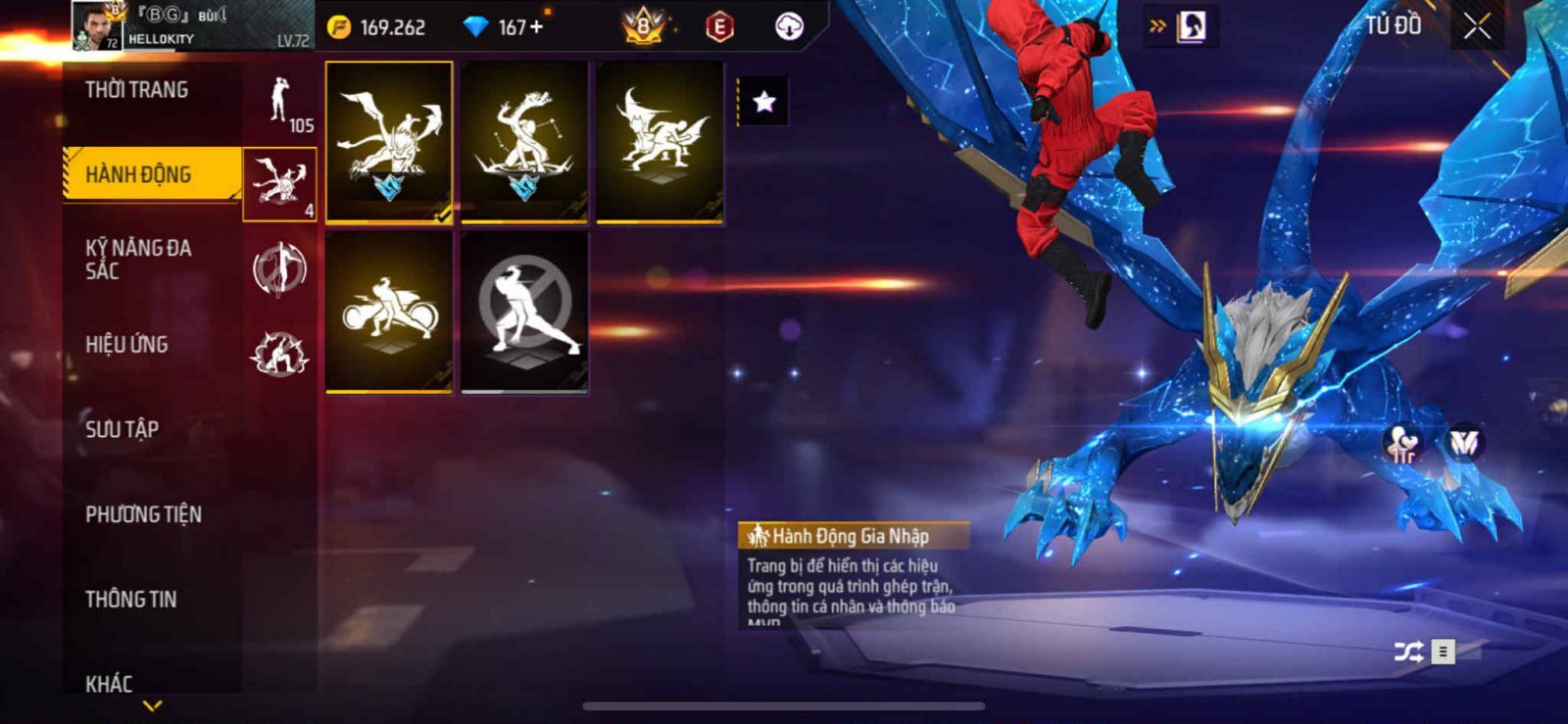Expand the character panel with arrows
The image size is (1568, 724).
[1182, 26]
